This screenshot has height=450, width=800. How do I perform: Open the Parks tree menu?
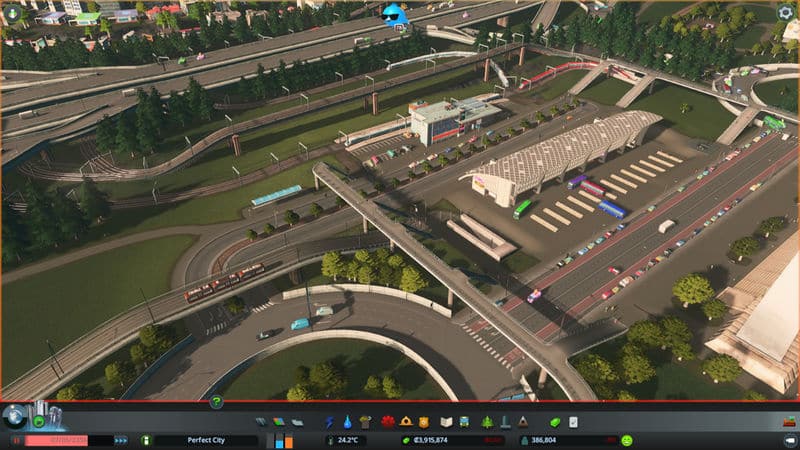pos(487,422)
